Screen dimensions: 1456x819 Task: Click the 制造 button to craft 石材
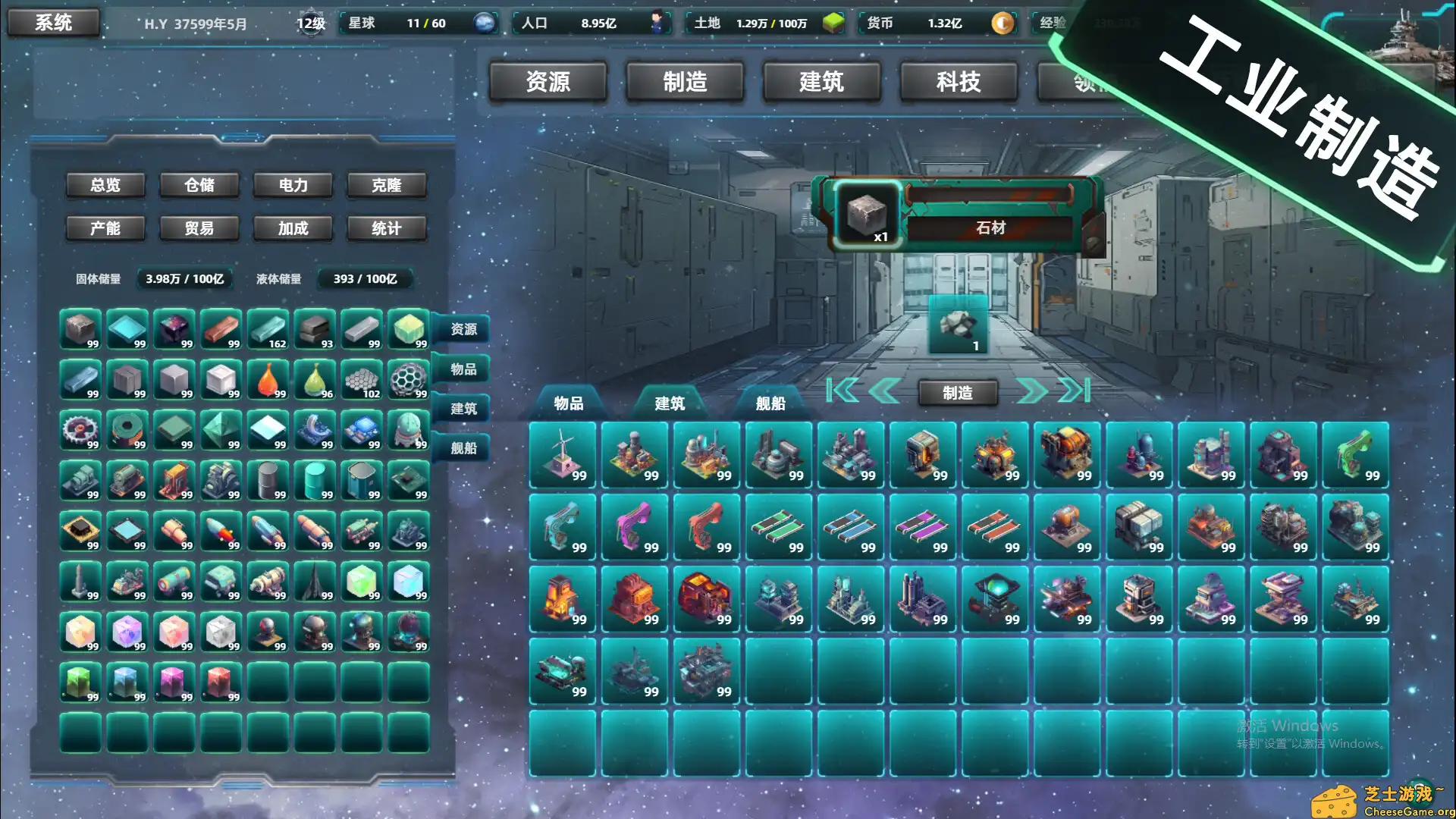[x=958, y=393]
